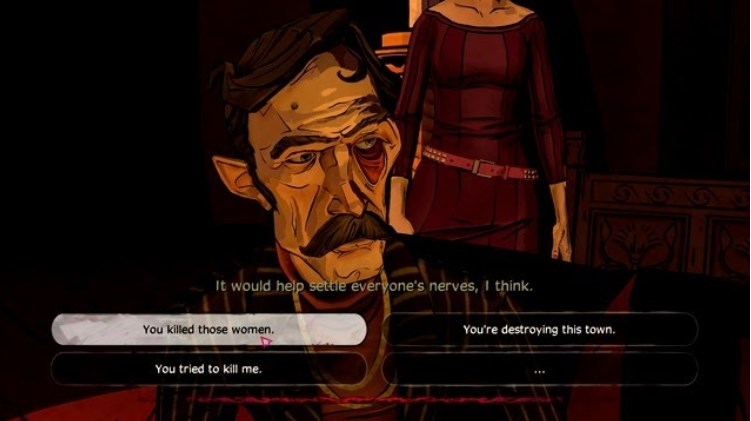This screenshot has width=751, height=421.
Task: Choose "You killed those women." reply
Action: [208, 329]
